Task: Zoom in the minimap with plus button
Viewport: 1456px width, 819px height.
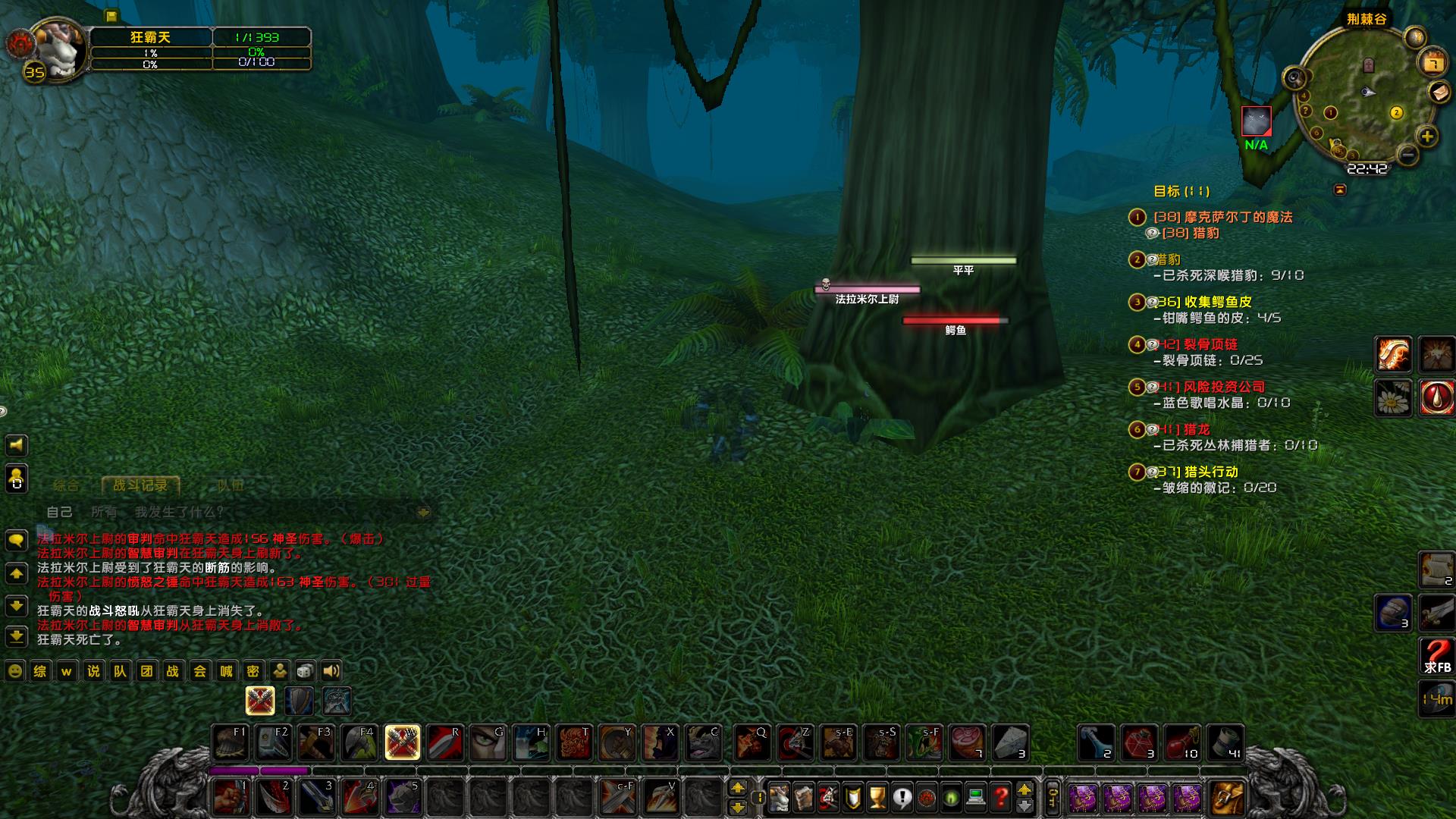Action: coord(1427,137)
